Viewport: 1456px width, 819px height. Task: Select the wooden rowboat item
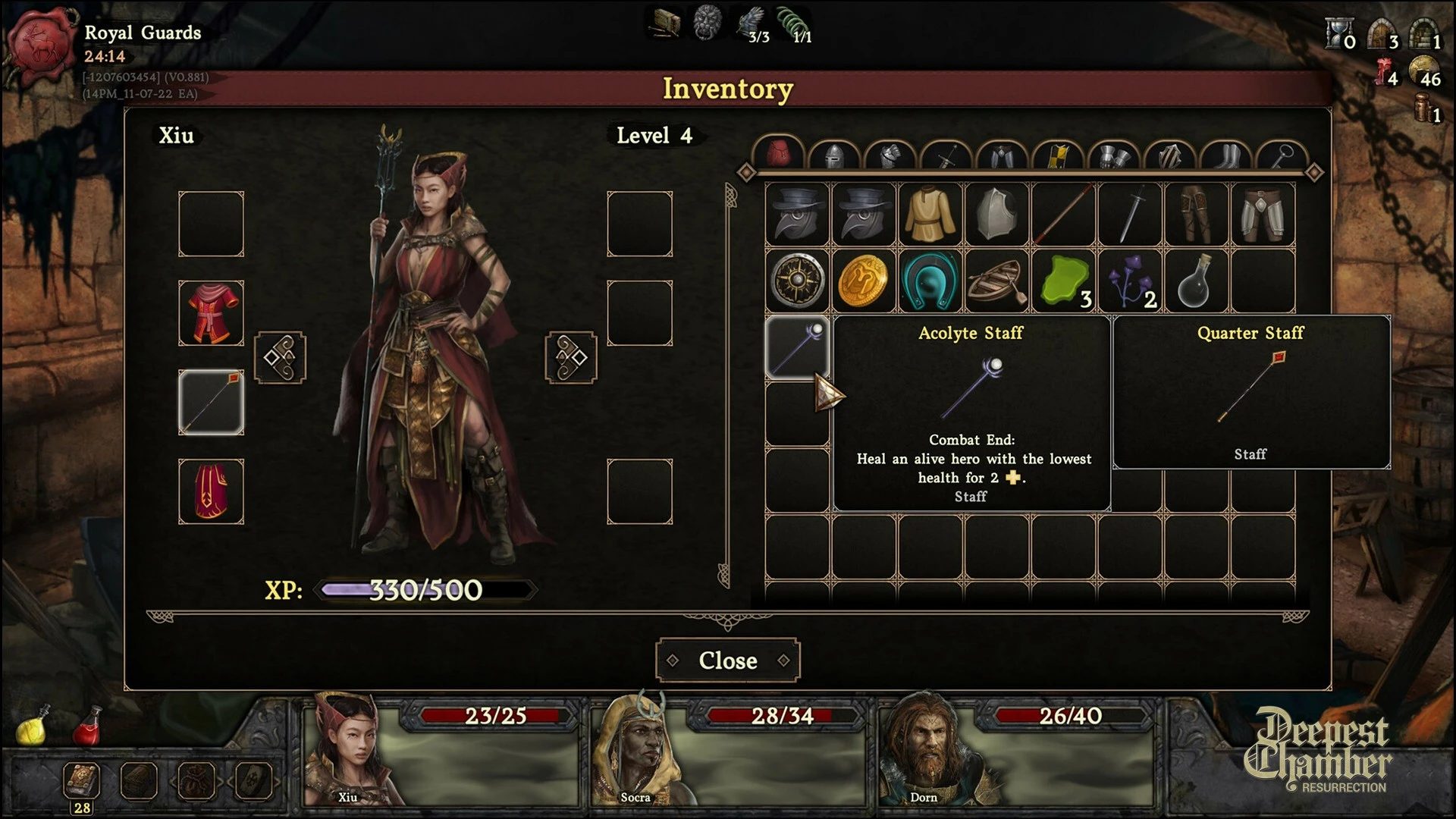997,281
